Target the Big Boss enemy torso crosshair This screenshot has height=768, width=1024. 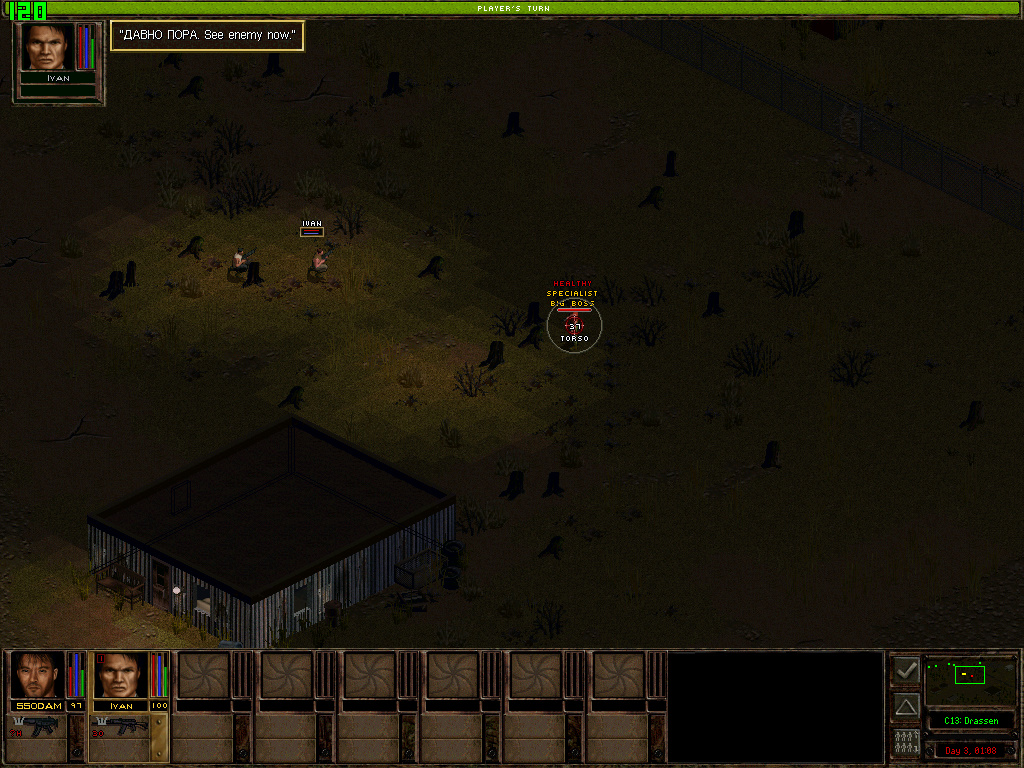(575, 323)
